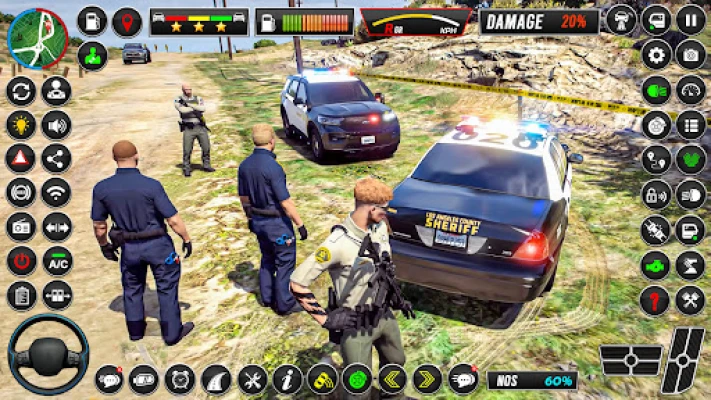This screenshot has height=400, width=711.
Task: Turn the steering wheel control
Action: (x=48, y=353)
